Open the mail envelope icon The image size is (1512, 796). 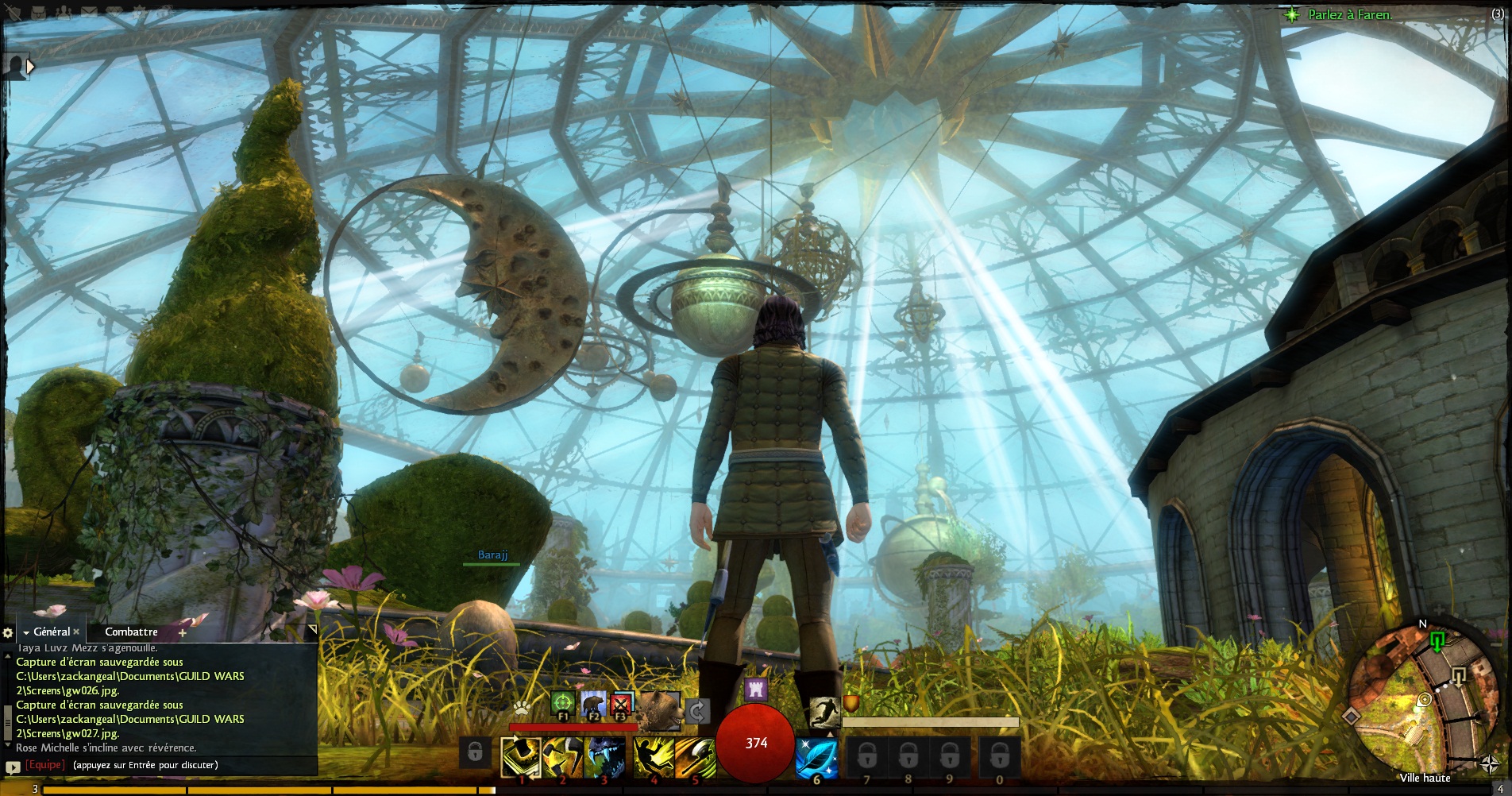(89, 11)
